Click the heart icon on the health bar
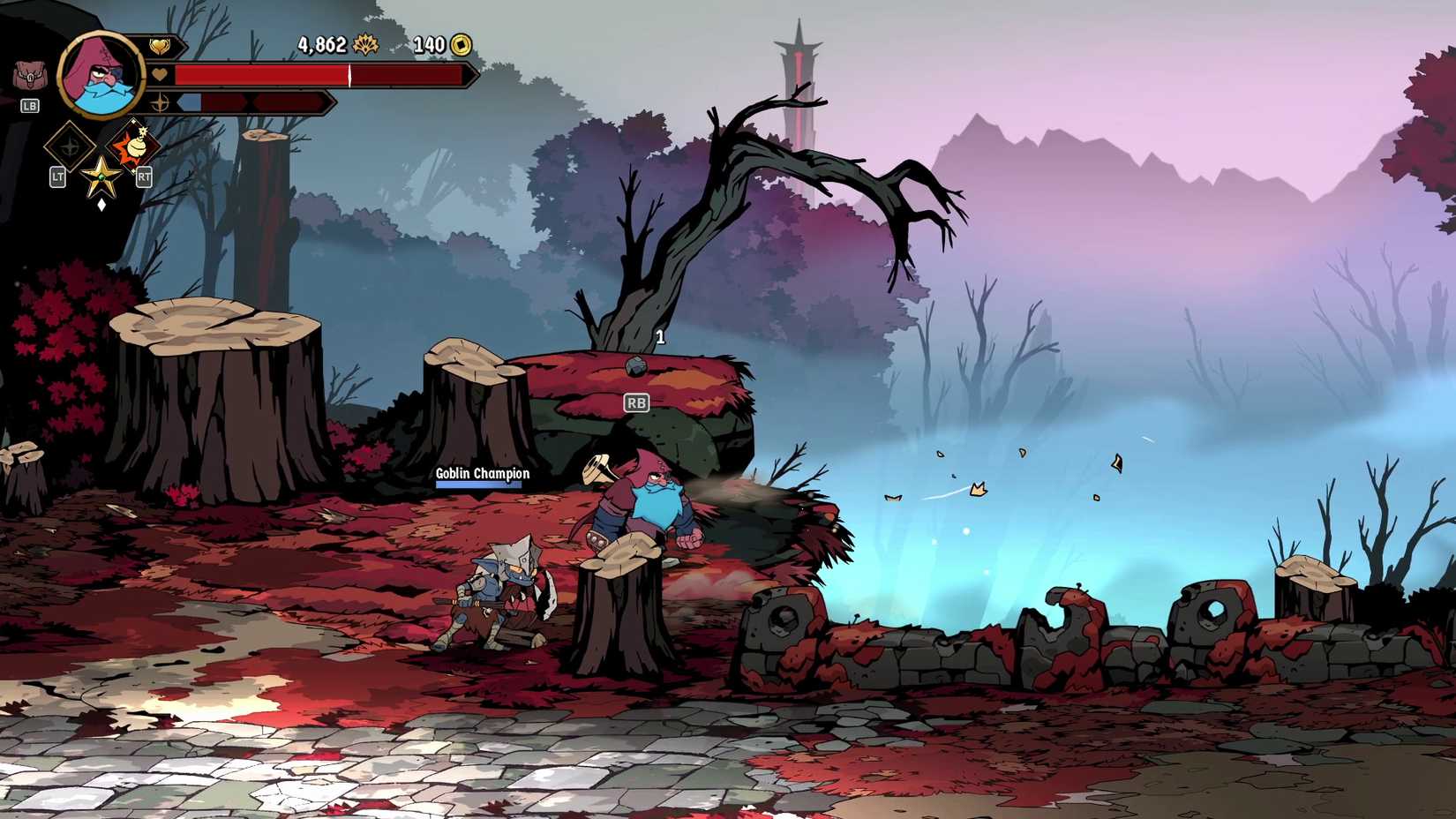1456x819 pixels. click(x=159, y=74)
